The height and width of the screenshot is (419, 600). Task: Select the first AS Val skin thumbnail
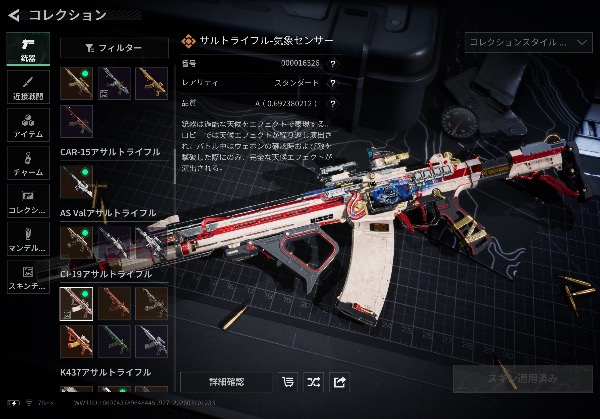point(76,241)
